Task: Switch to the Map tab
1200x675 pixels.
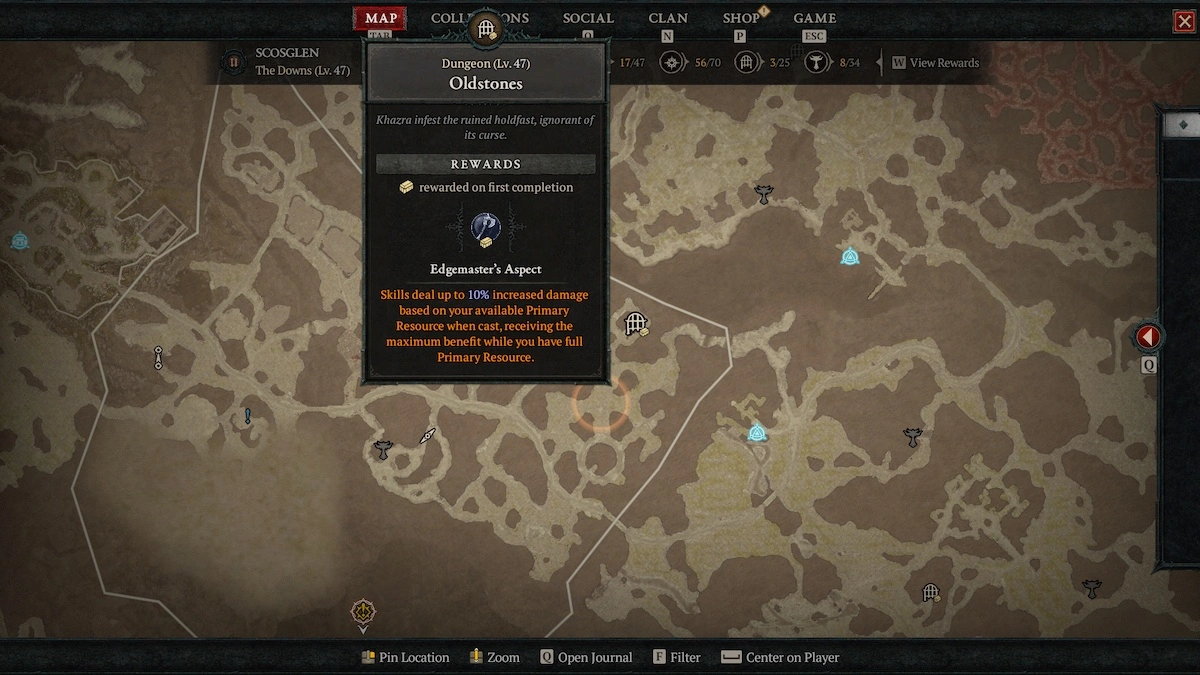Action: click(x=381, y=18)
